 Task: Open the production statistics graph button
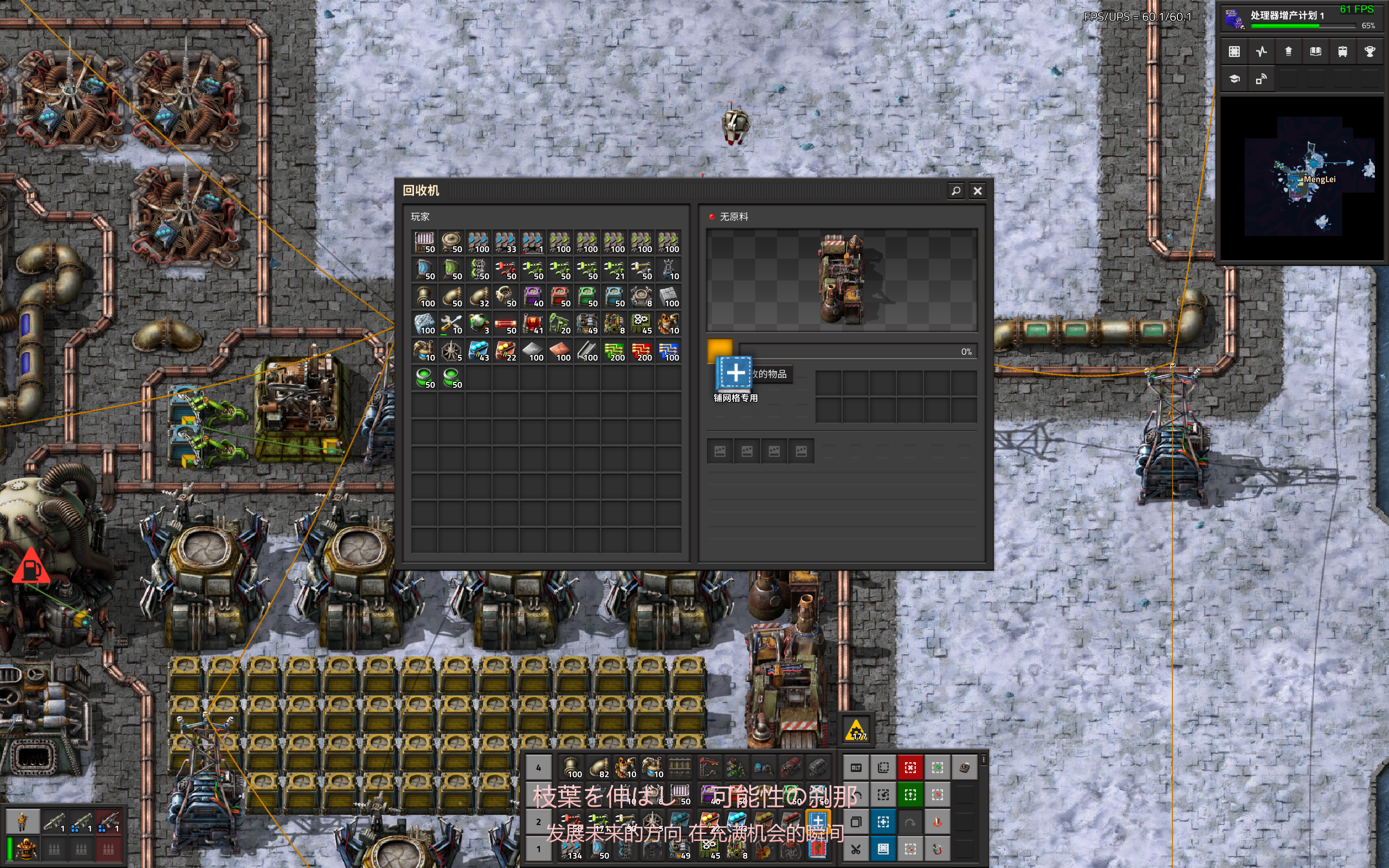pos(1261,52)
